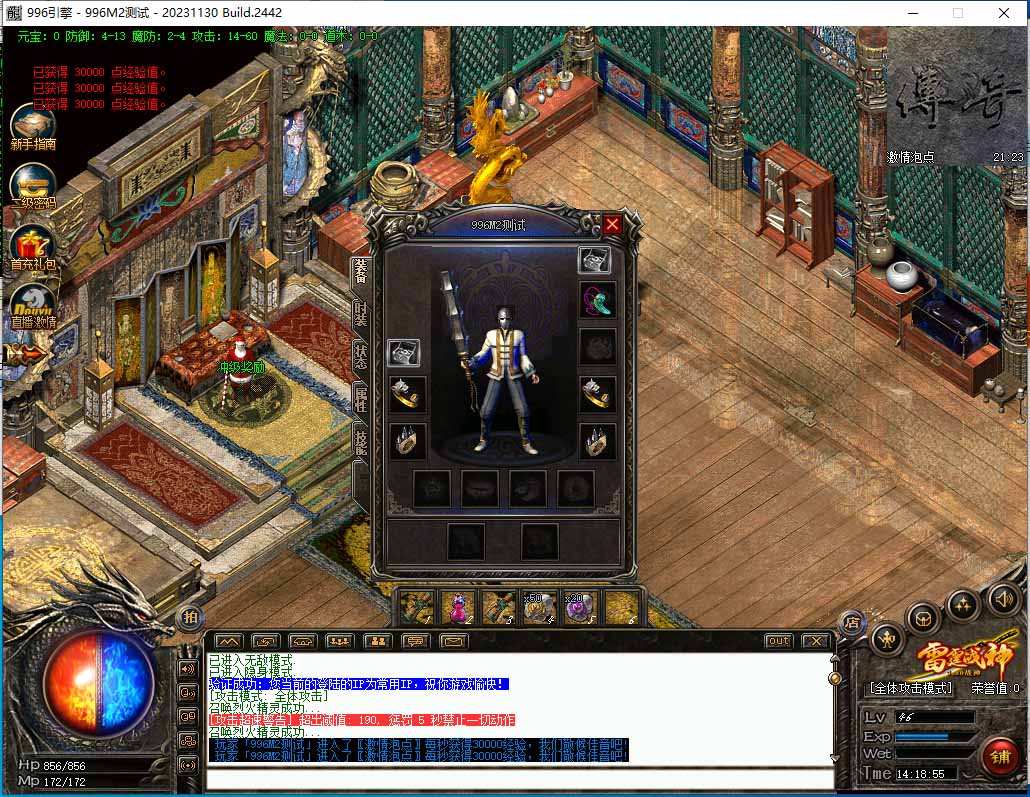This screenshot has width=1030, height=797.
Task: Toggle the speaker sound button
Action: click(x=1002, y=599)
